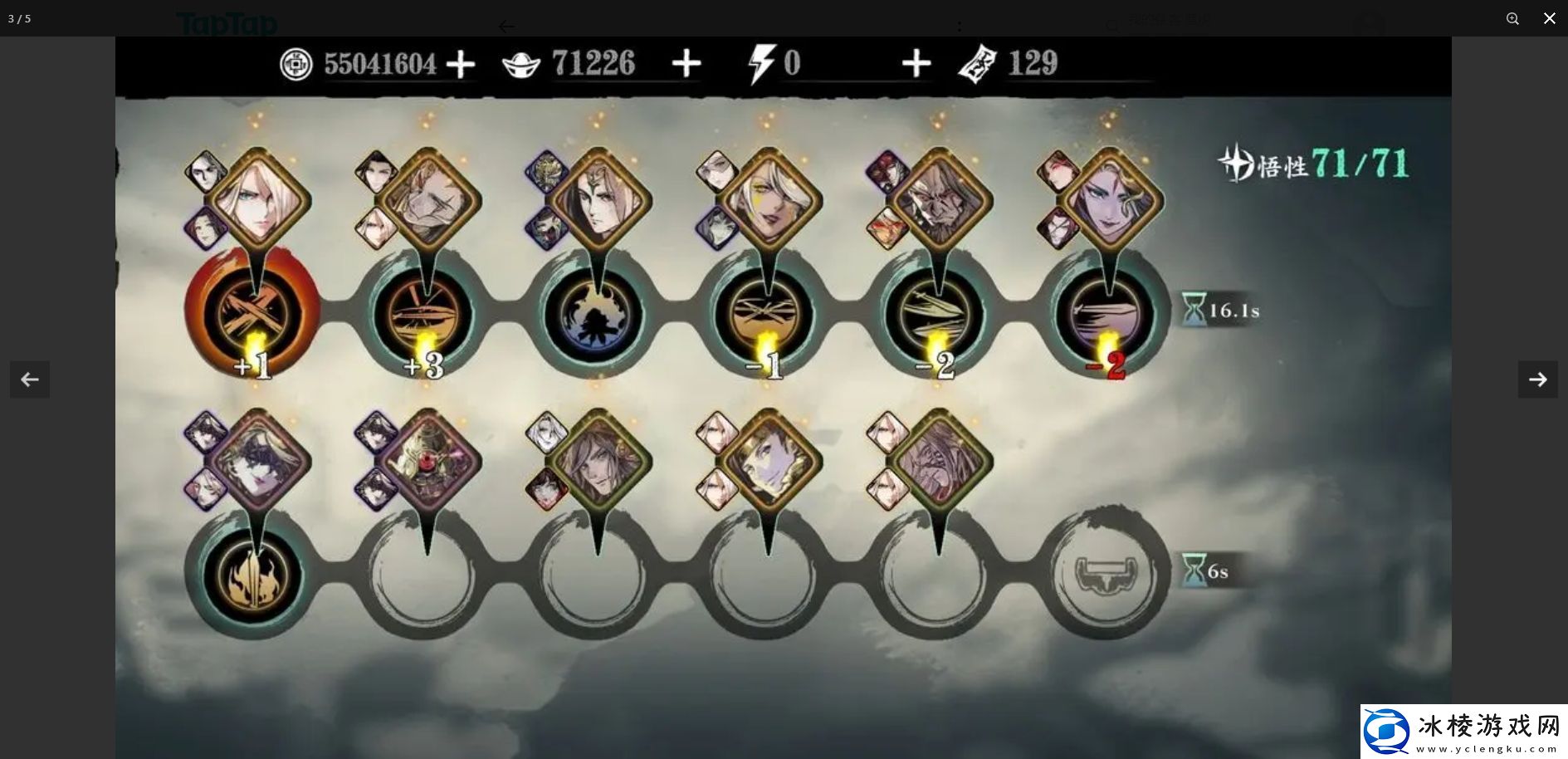This screenshot has height=759, width=1568.
Task: Activate the golden flame skill node
Action: coord(252,575)
